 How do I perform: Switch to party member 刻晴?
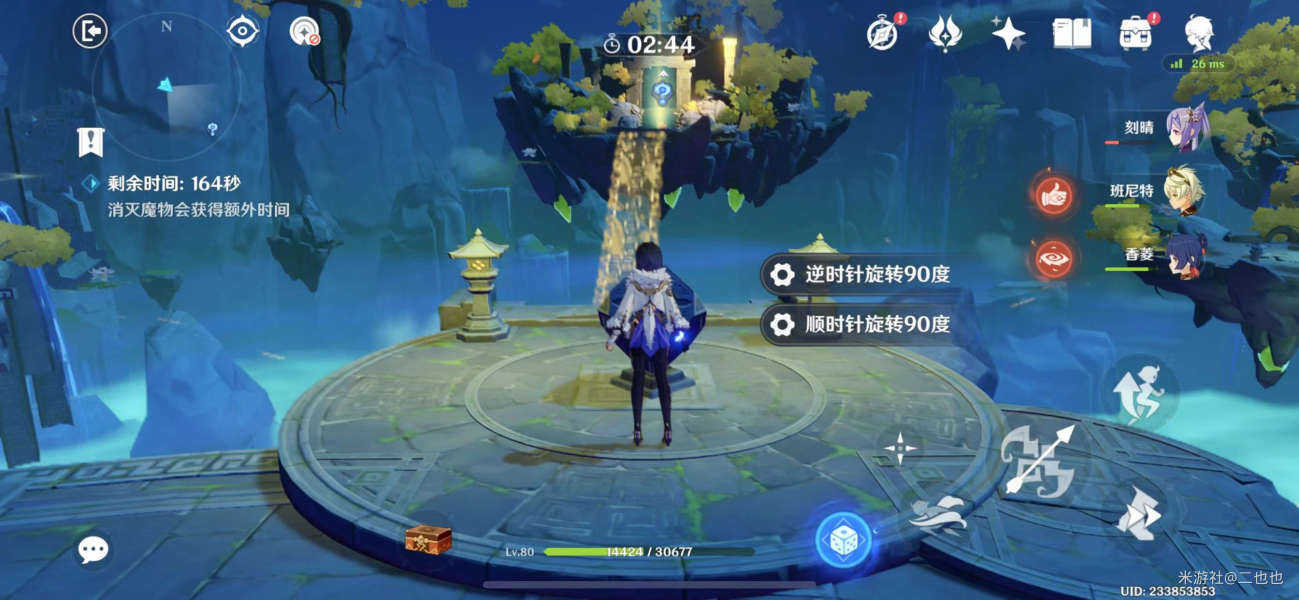point(1187,130)
